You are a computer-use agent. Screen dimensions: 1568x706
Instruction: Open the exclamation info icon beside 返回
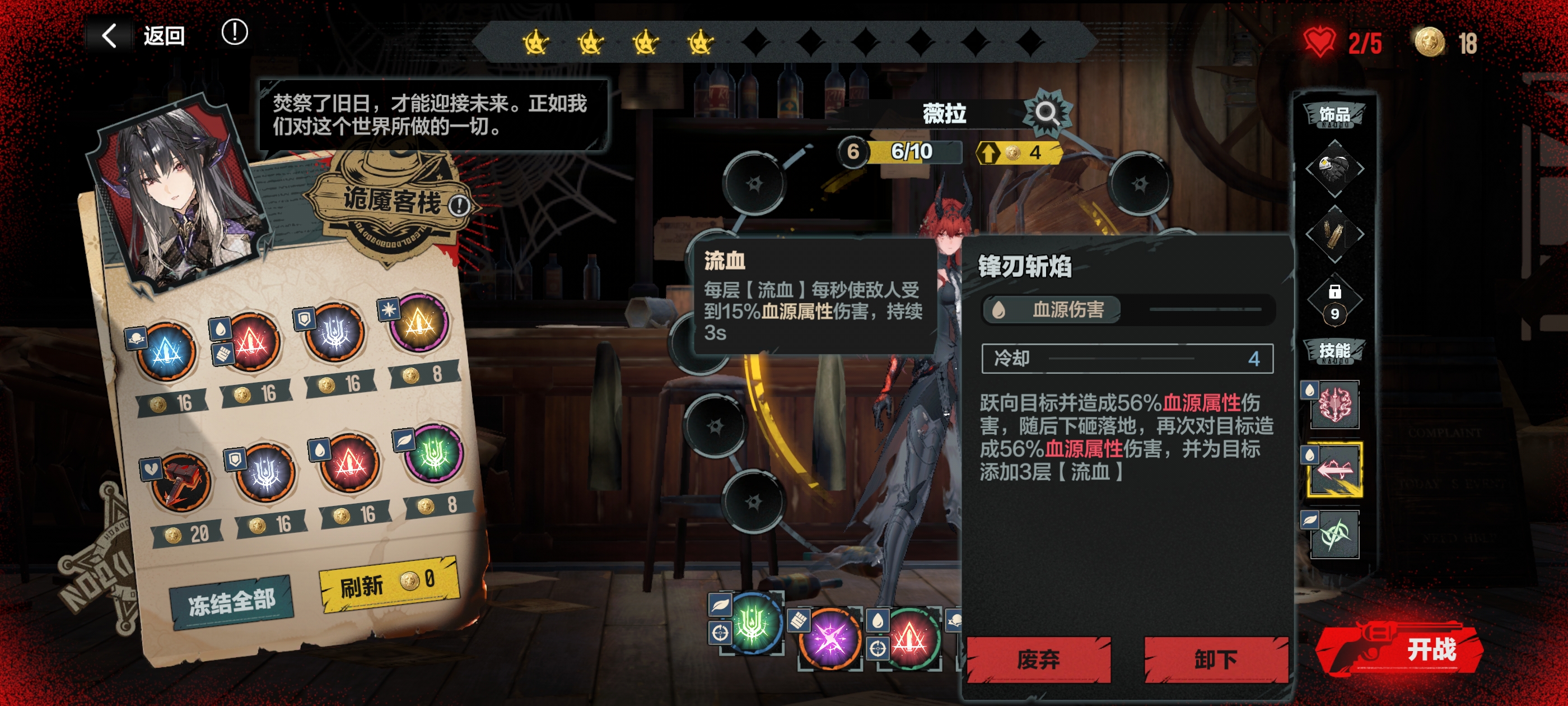tap(234, 32)
